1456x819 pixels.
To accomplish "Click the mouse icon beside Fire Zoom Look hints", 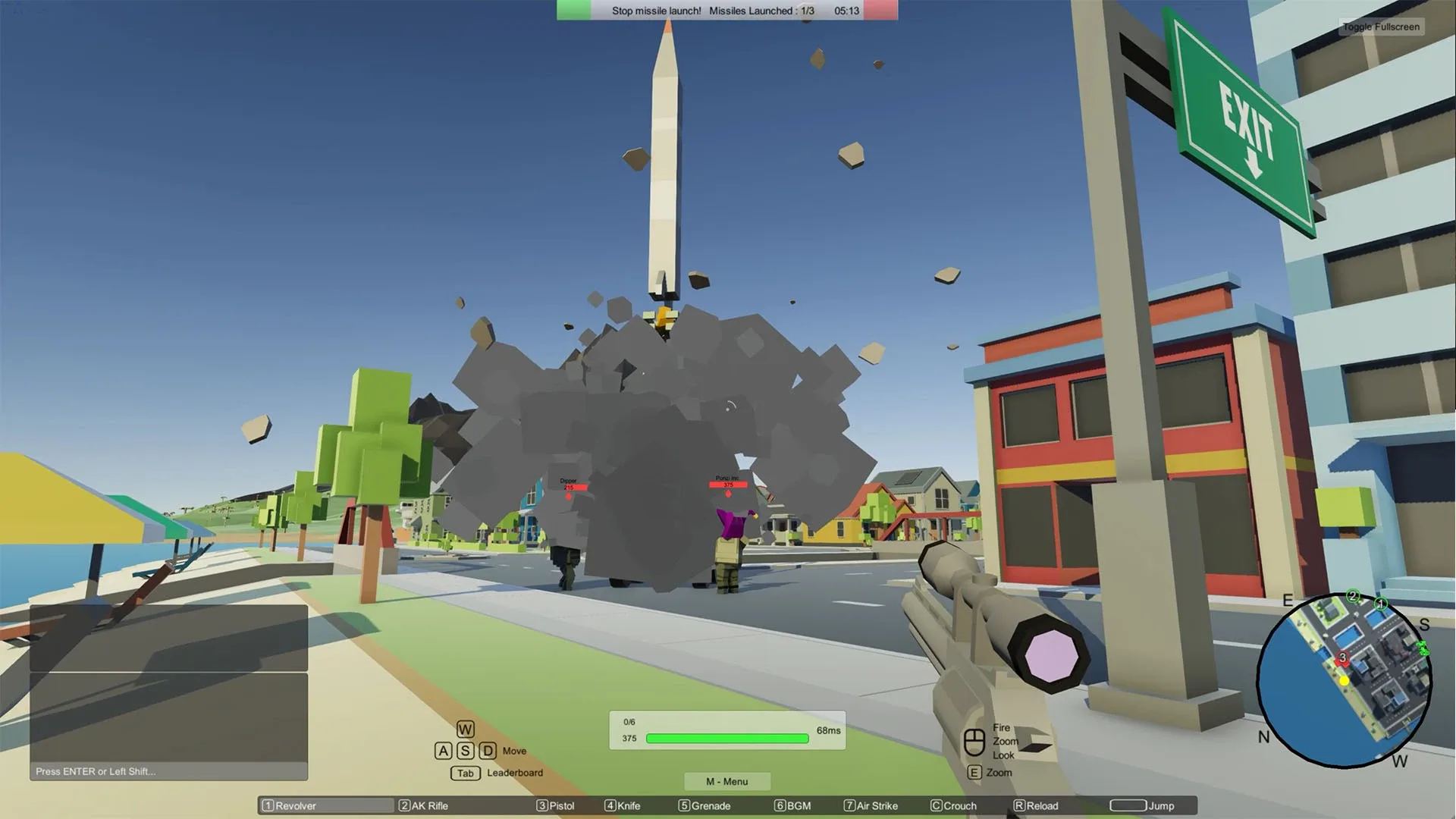I will [973, 740].
